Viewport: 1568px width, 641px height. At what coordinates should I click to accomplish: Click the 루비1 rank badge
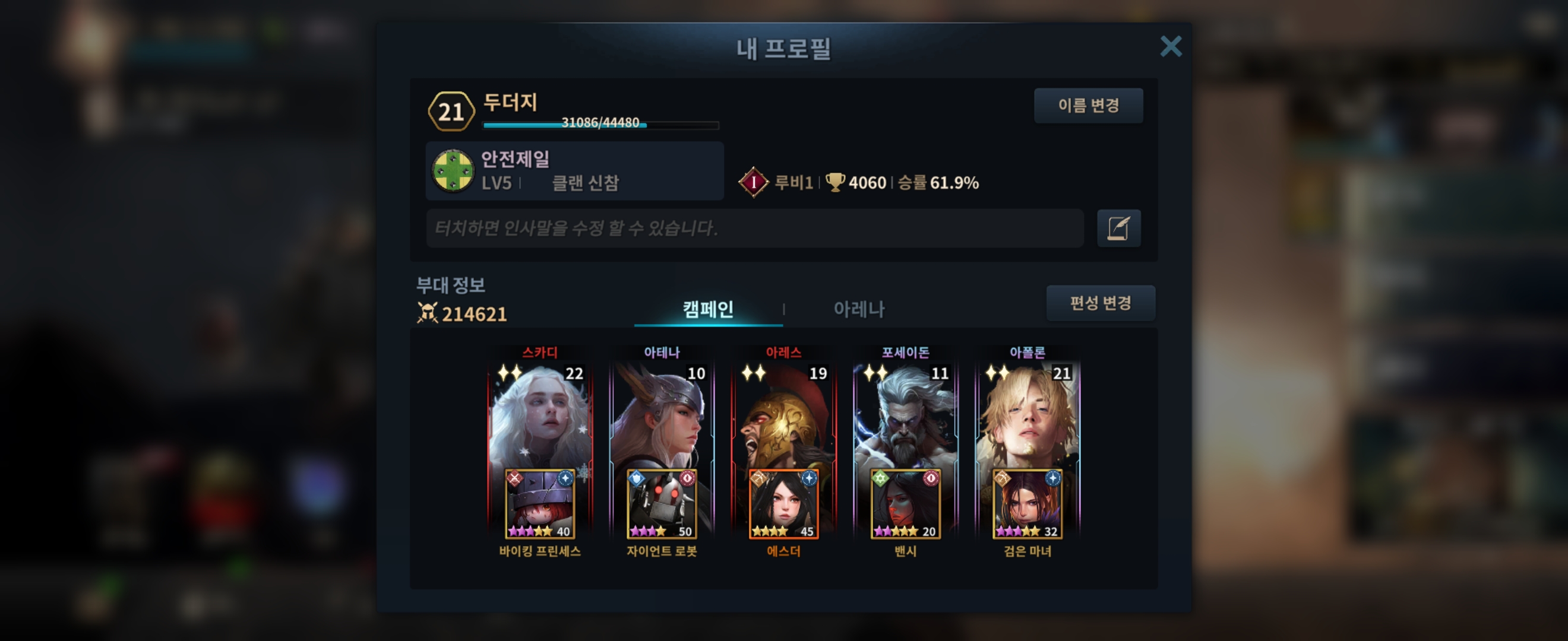754,182
